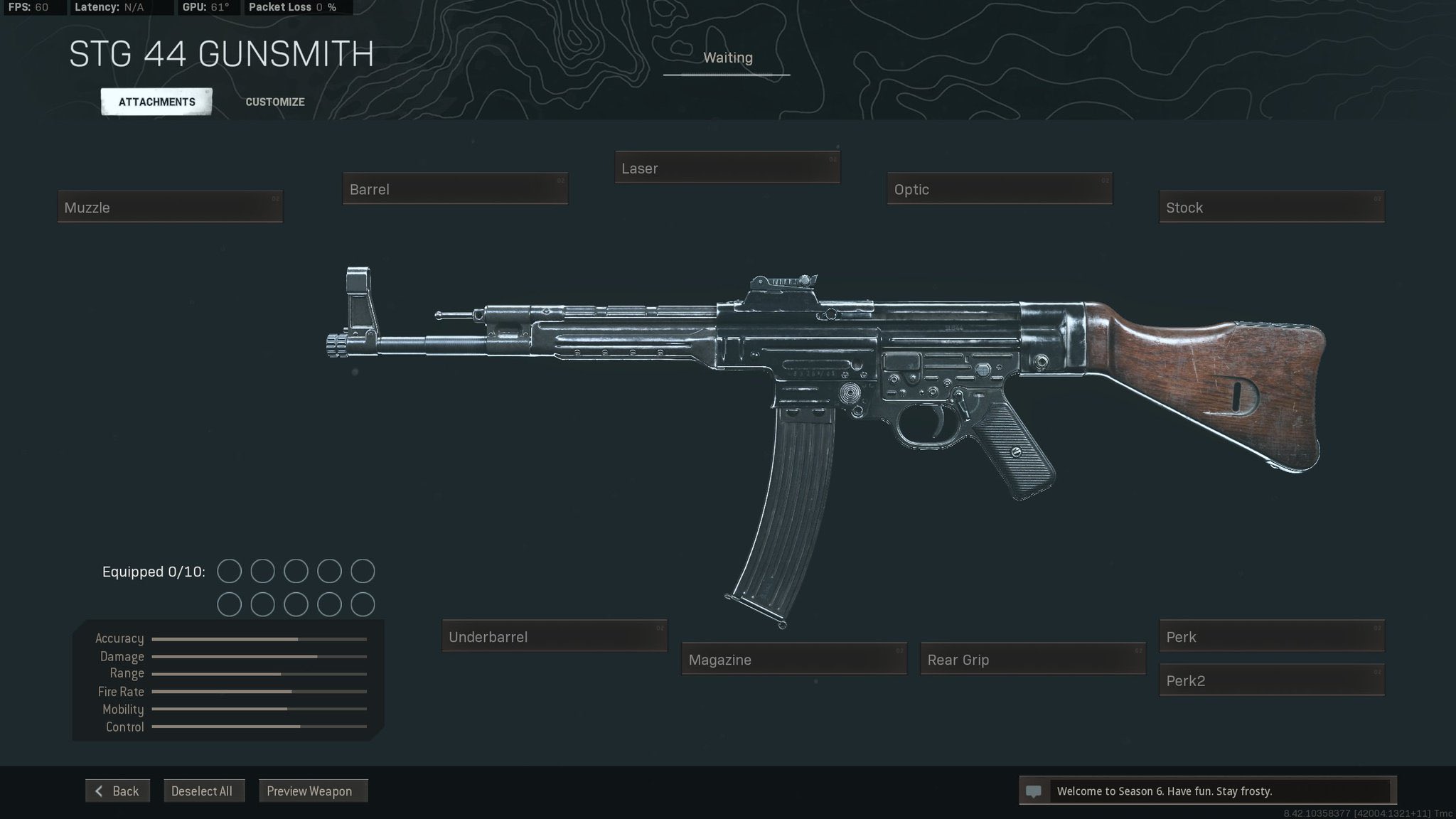
Task: Click the STG 44 weapon preview
Action: click(818, 391)
